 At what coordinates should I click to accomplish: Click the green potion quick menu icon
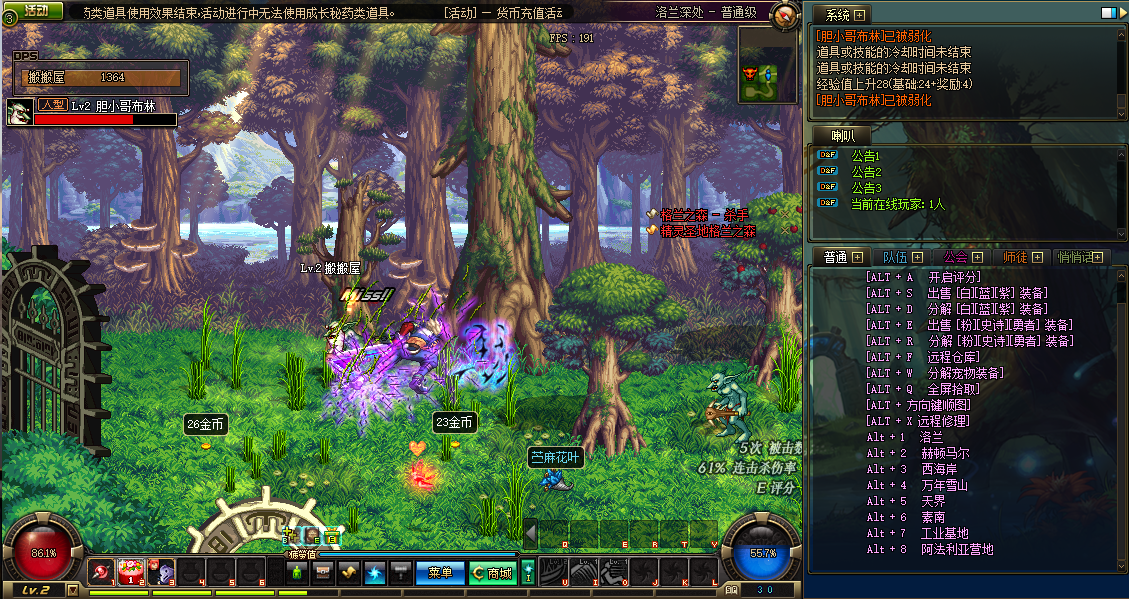pos(296,573)
